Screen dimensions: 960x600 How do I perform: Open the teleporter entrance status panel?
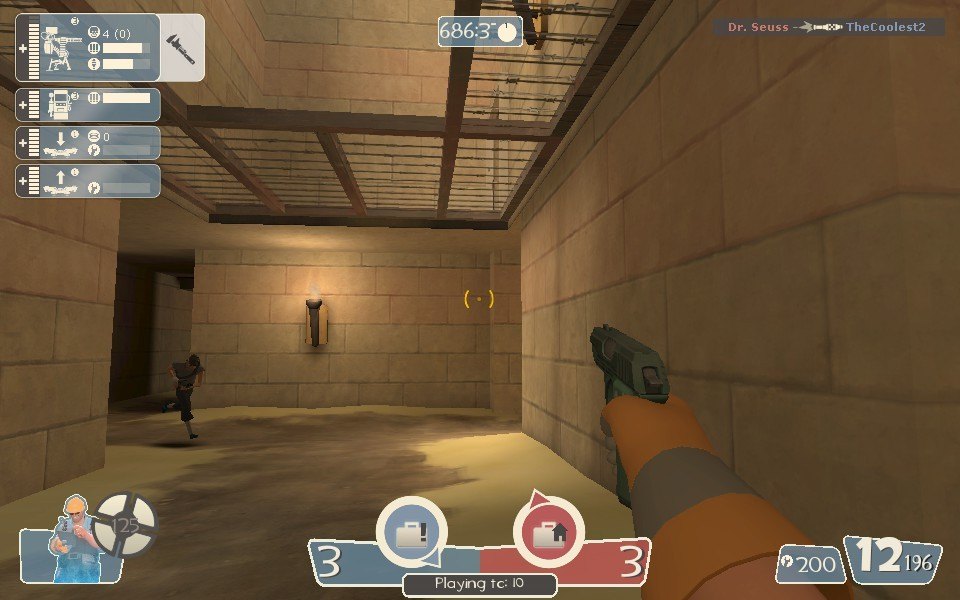point(88,142)
